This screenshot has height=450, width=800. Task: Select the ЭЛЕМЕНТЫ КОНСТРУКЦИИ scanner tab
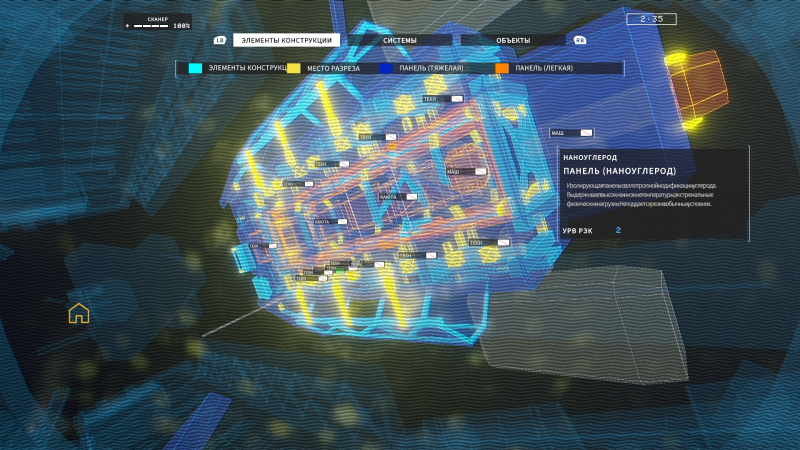[286, 40]
